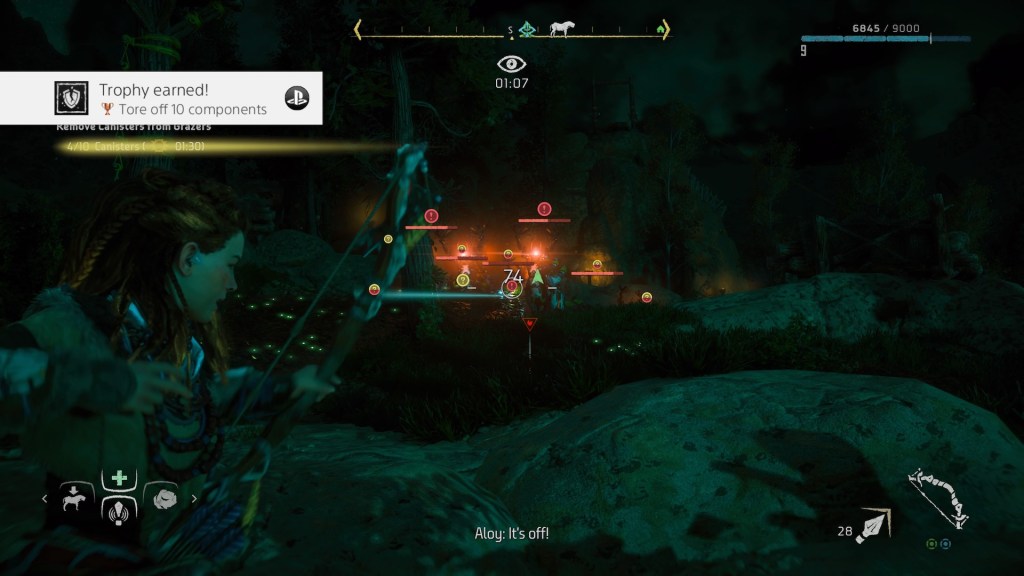Activate the lure call tool slot
Viewport: 1024px width, 576px height.
pos(119,510)
